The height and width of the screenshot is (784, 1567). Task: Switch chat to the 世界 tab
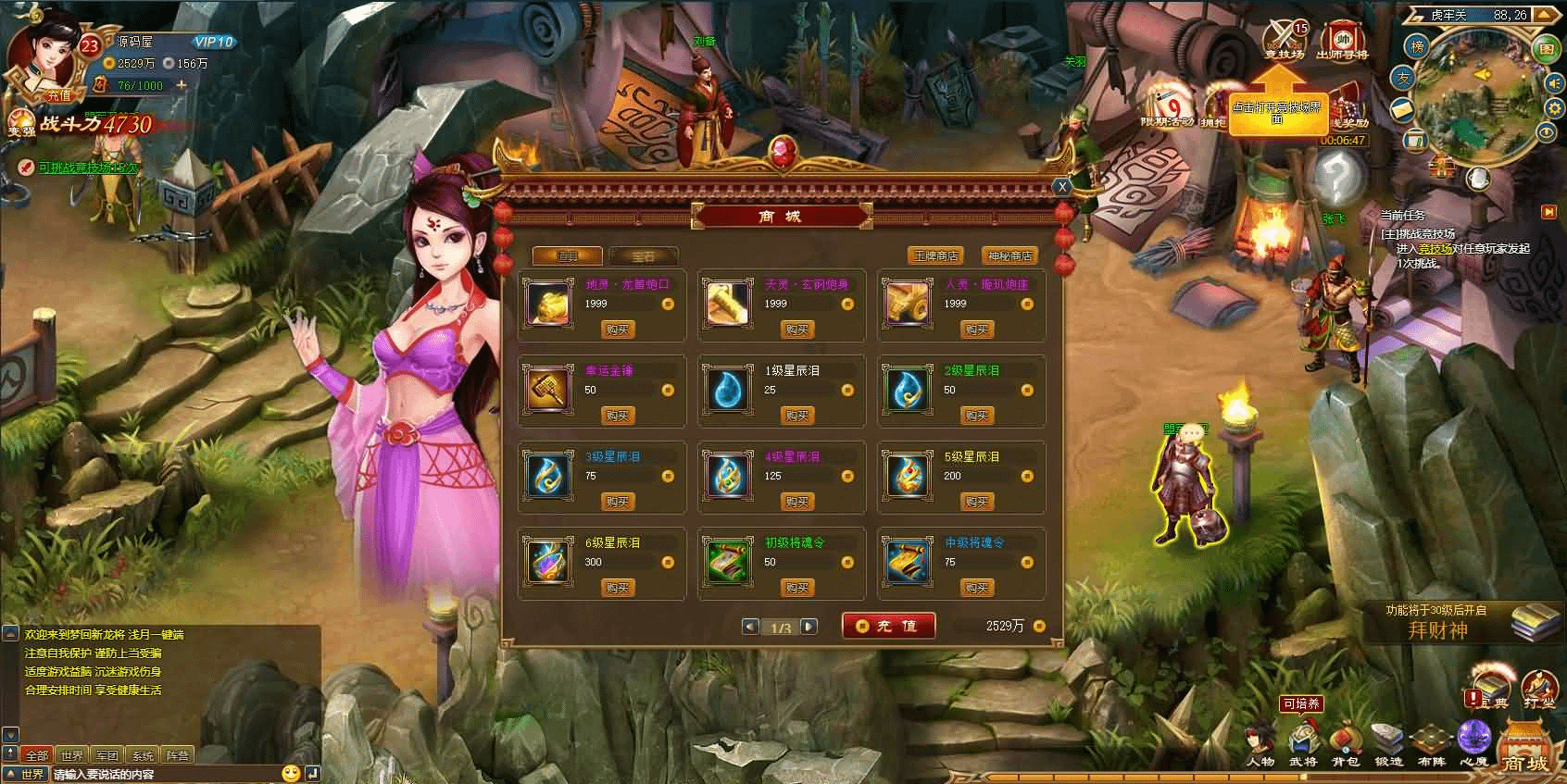pos(71,755)
